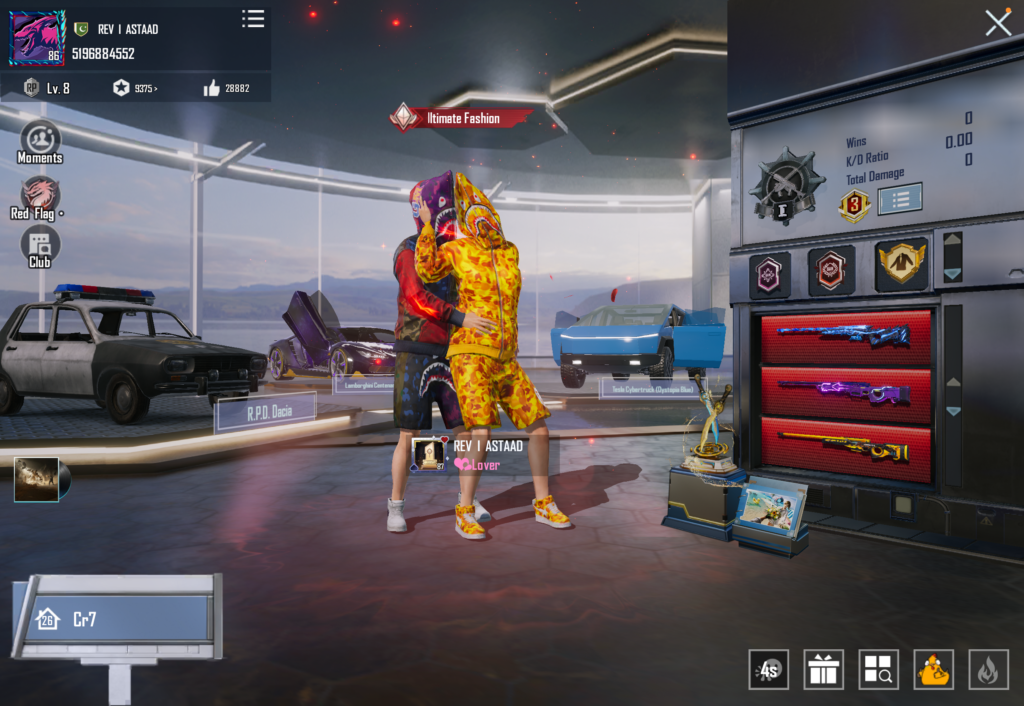Select the golden jacket achievement badge
The image size is (1024, 706).
[901, 263]
